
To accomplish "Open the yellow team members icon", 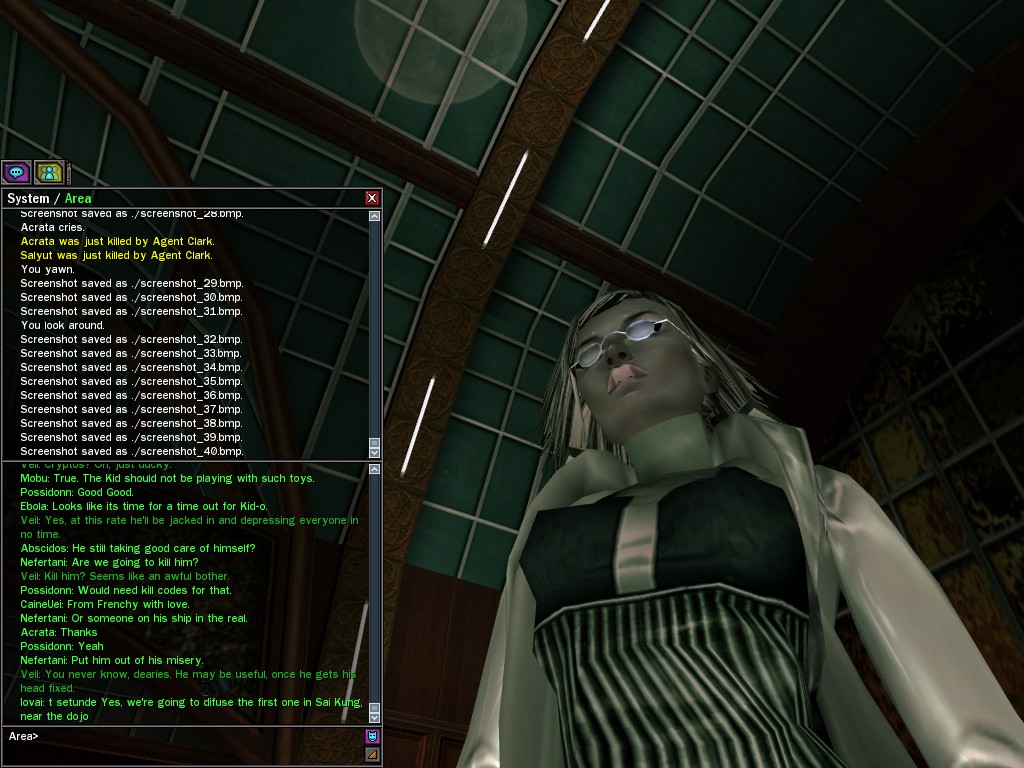I will [x=49, y=172].
